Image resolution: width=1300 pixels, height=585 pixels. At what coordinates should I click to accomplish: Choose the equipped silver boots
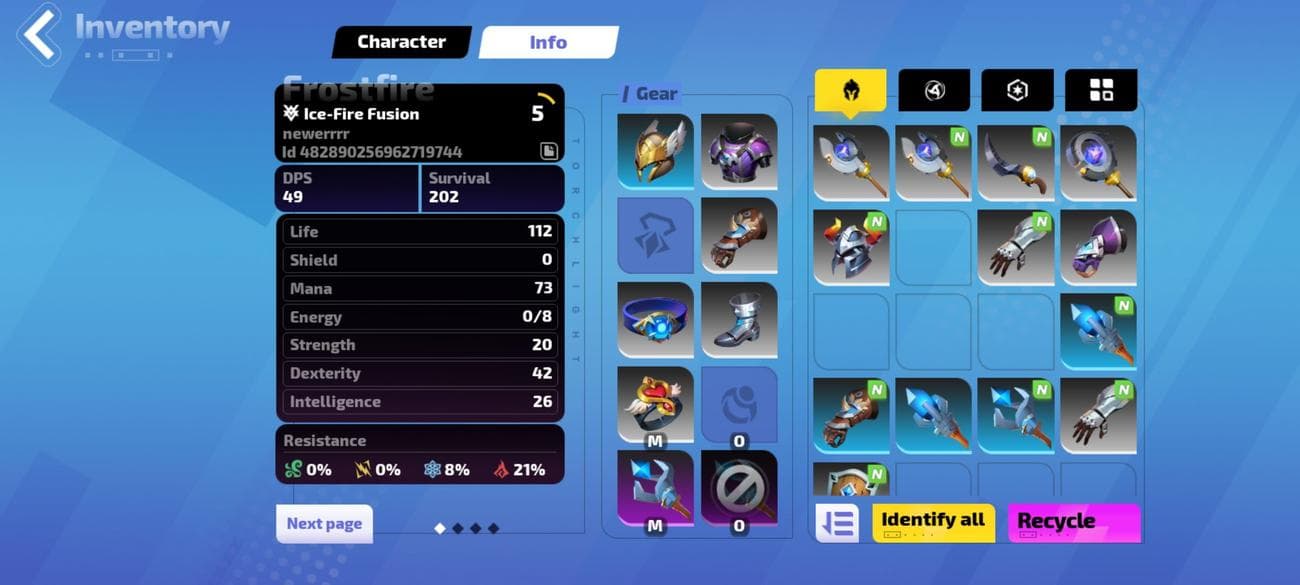pos(739,319)
